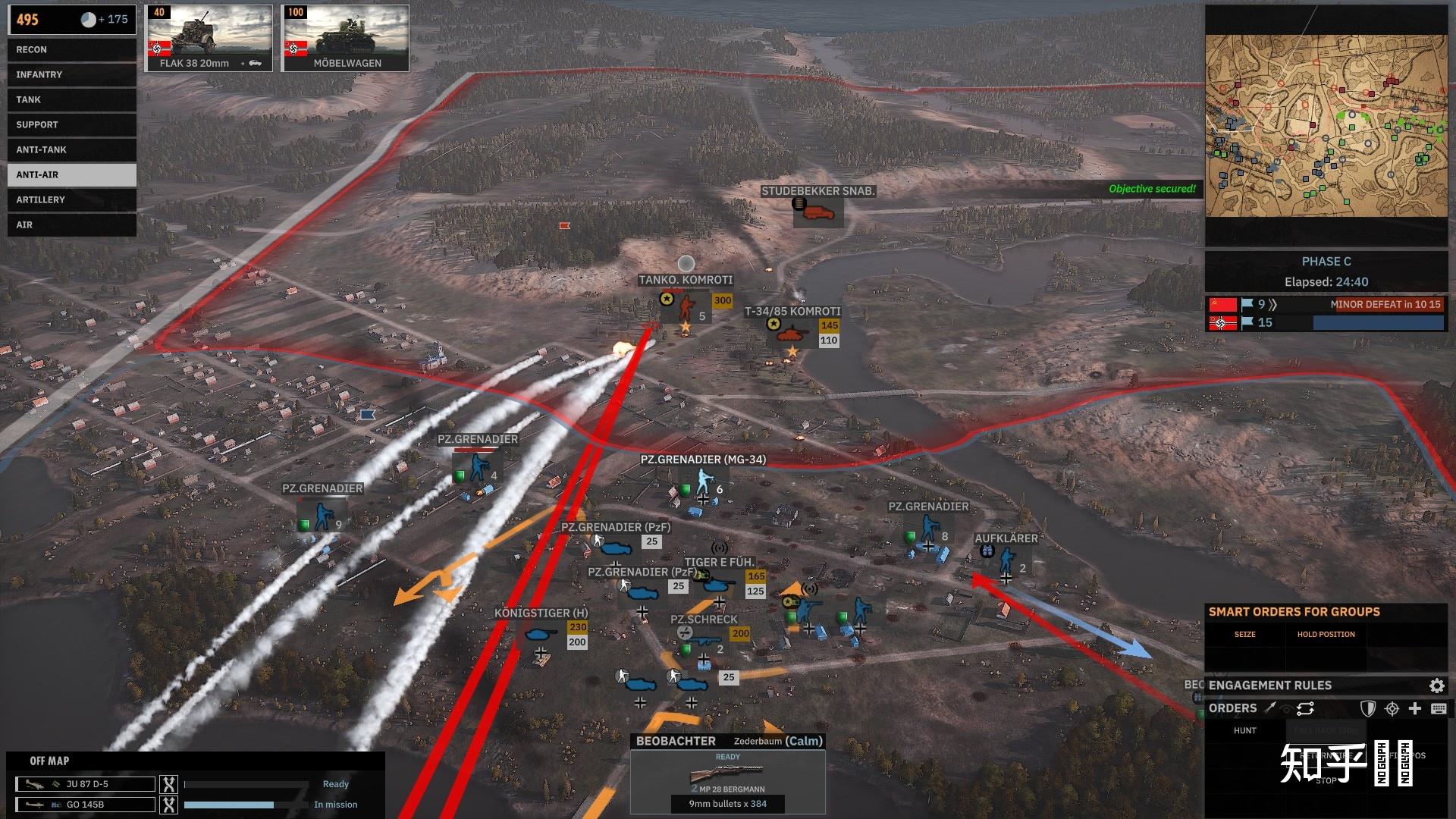
Task: Click the tactical minimap
Action: (1326, 126)
